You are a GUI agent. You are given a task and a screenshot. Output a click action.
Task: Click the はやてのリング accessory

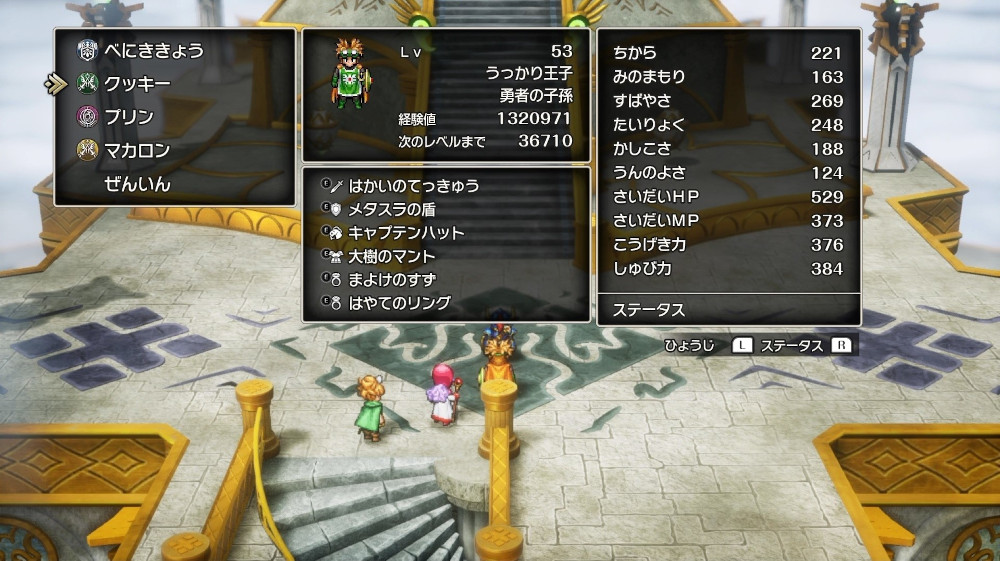399,302
